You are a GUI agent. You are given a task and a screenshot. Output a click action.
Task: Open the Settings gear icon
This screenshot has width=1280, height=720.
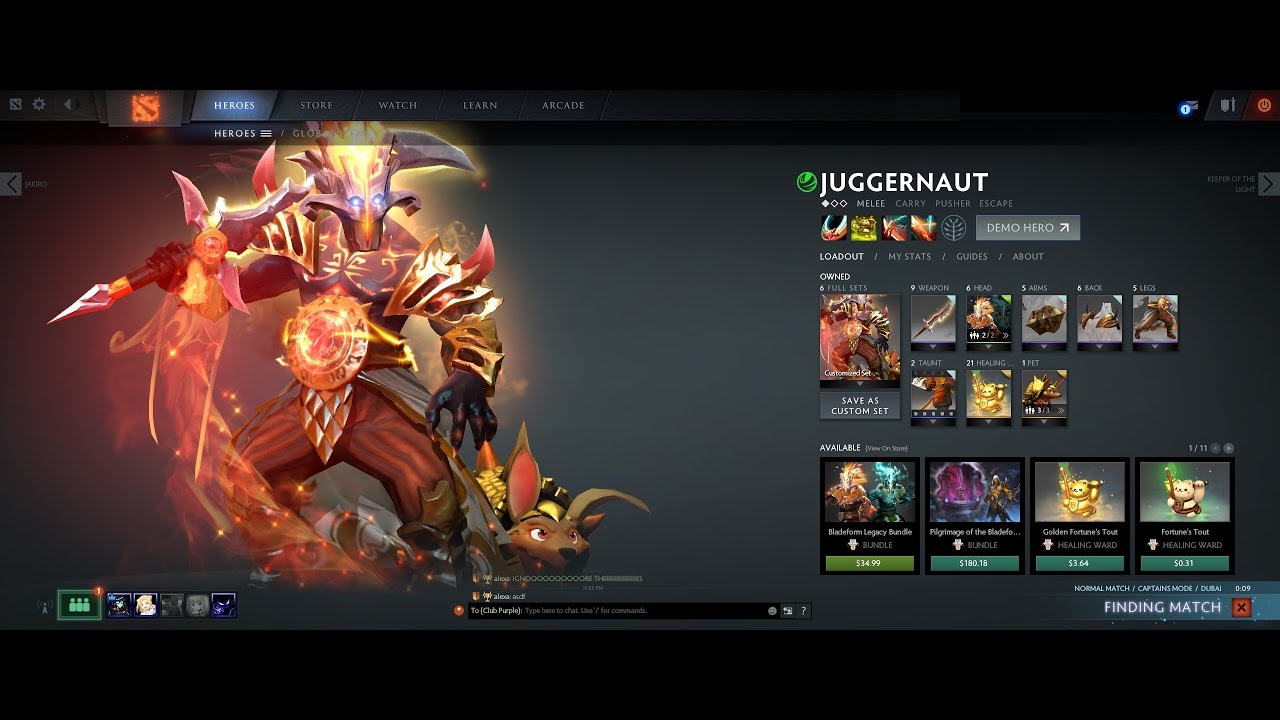click(x=38, y=104)
